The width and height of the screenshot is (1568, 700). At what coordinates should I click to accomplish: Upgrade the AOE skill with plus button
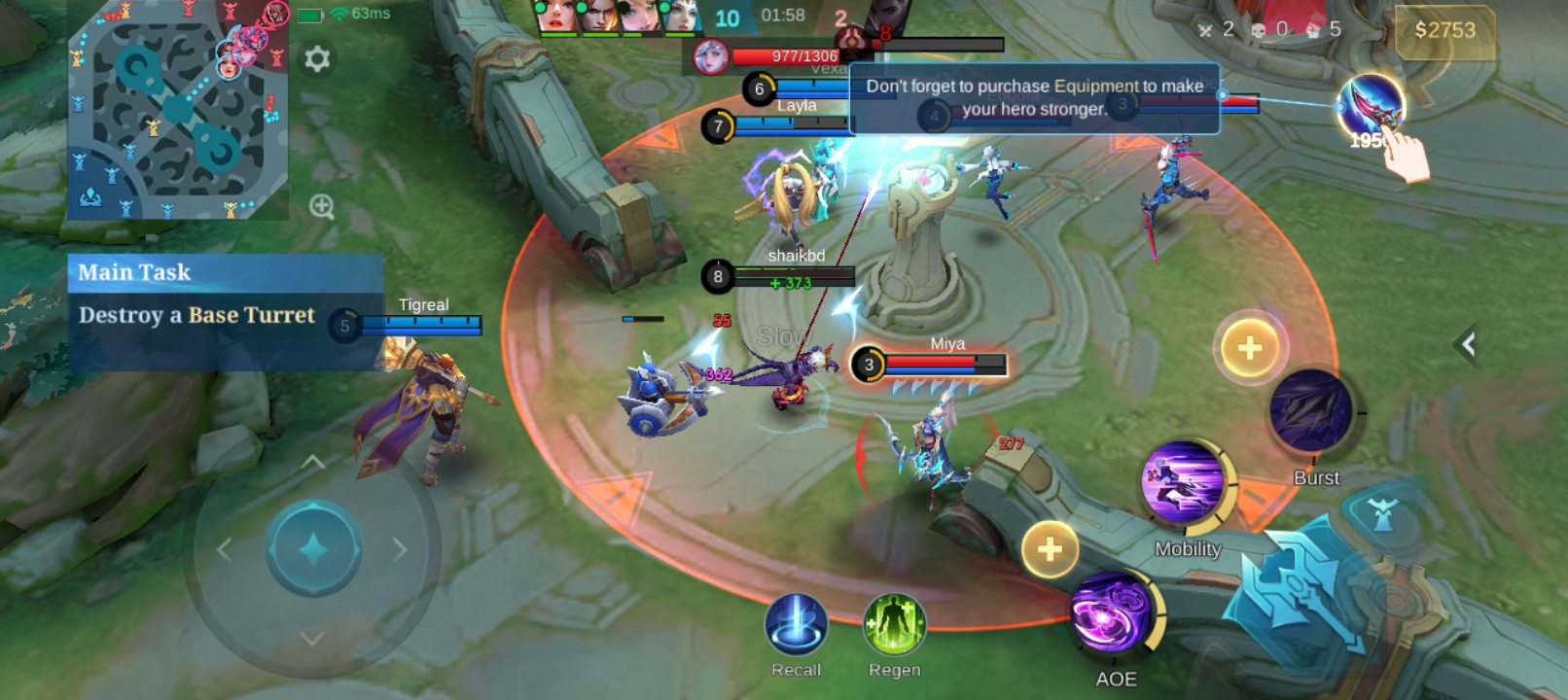[x=1050, y=550]
